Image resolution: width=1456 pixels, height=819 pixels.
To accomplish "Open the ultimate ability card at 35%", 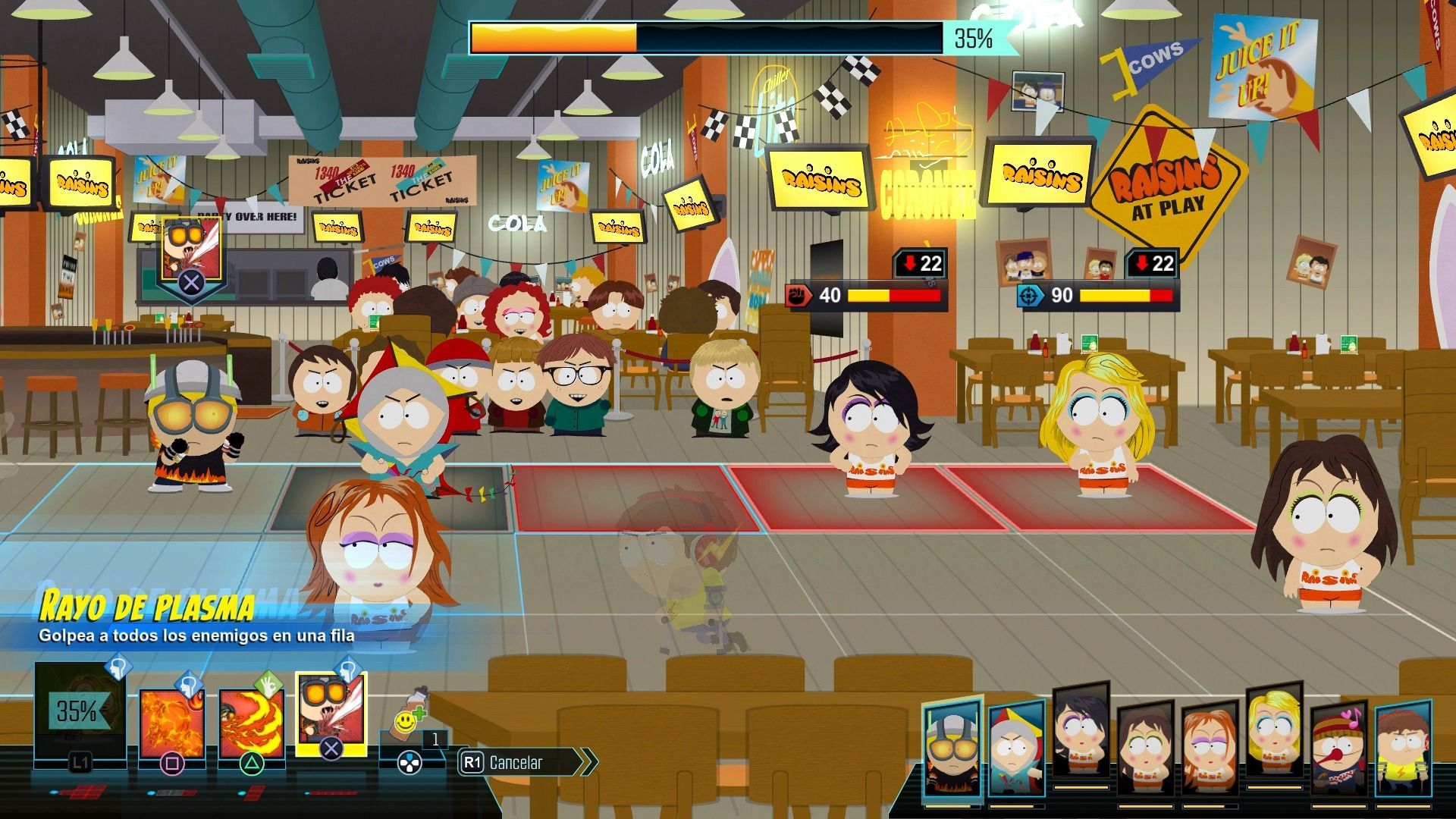I will [80, 711].
